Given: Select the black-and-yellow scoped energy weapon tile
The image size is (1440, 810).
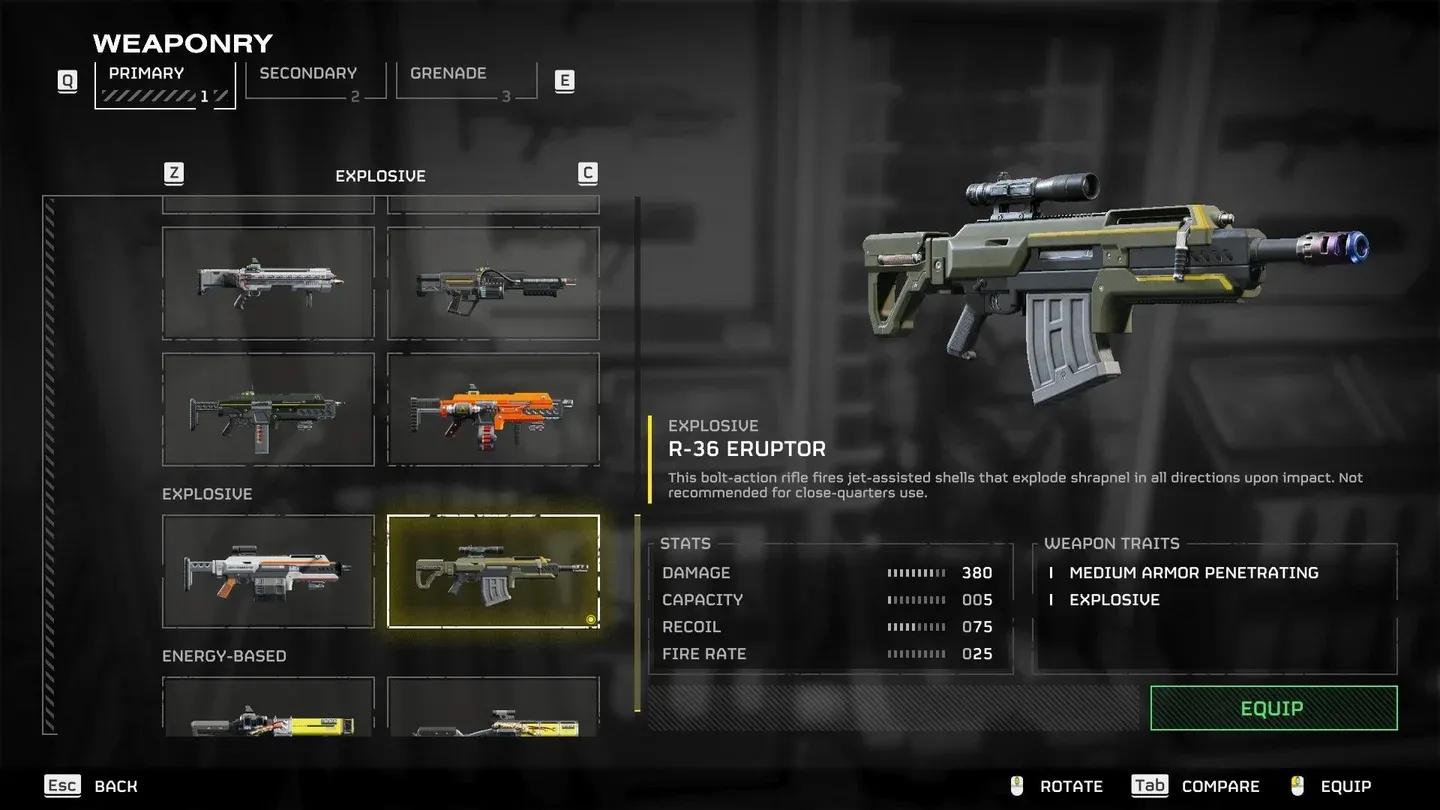Looking at the screenshot, I should 493,710.
